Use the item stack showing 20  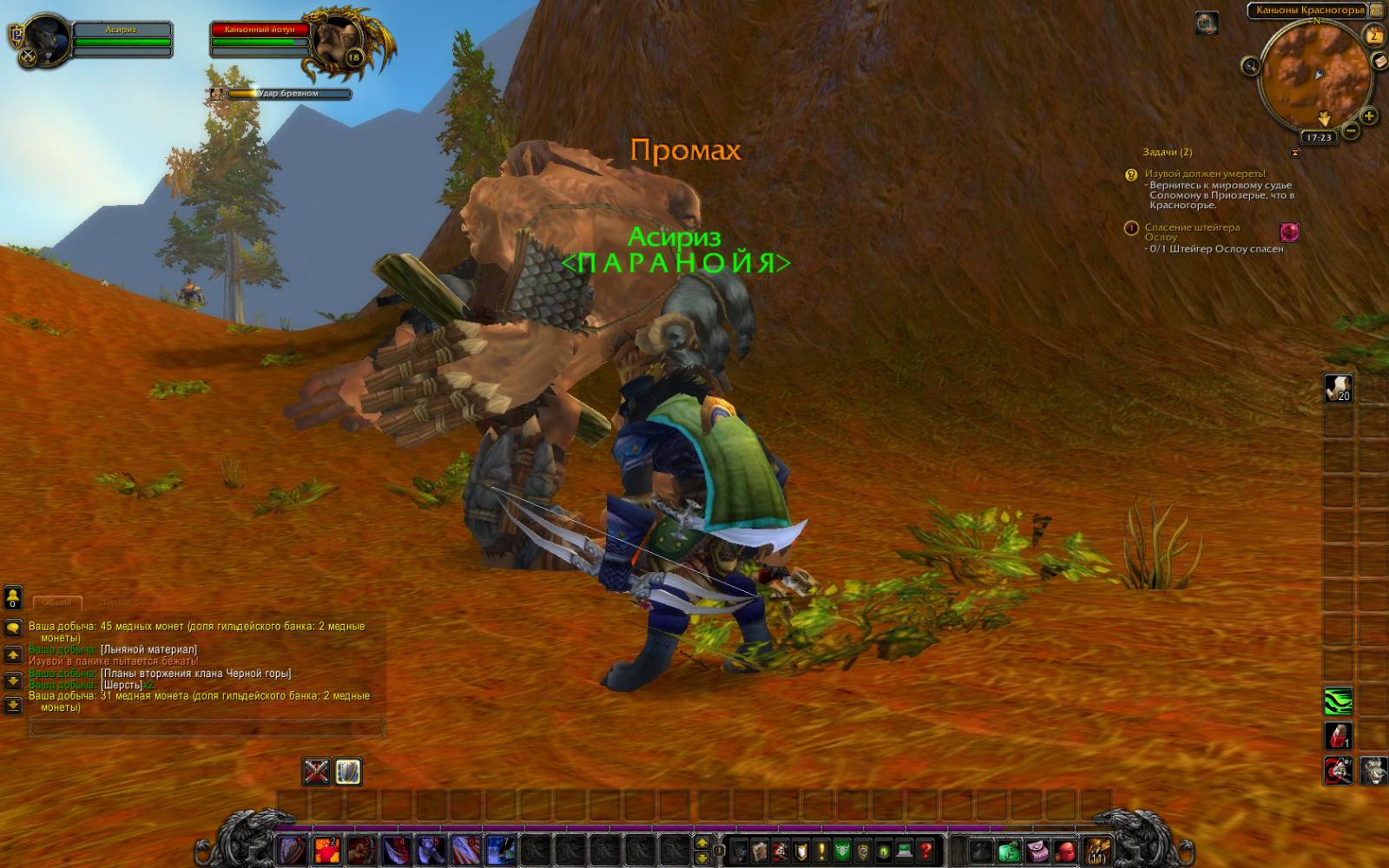tap(1338, 388)
